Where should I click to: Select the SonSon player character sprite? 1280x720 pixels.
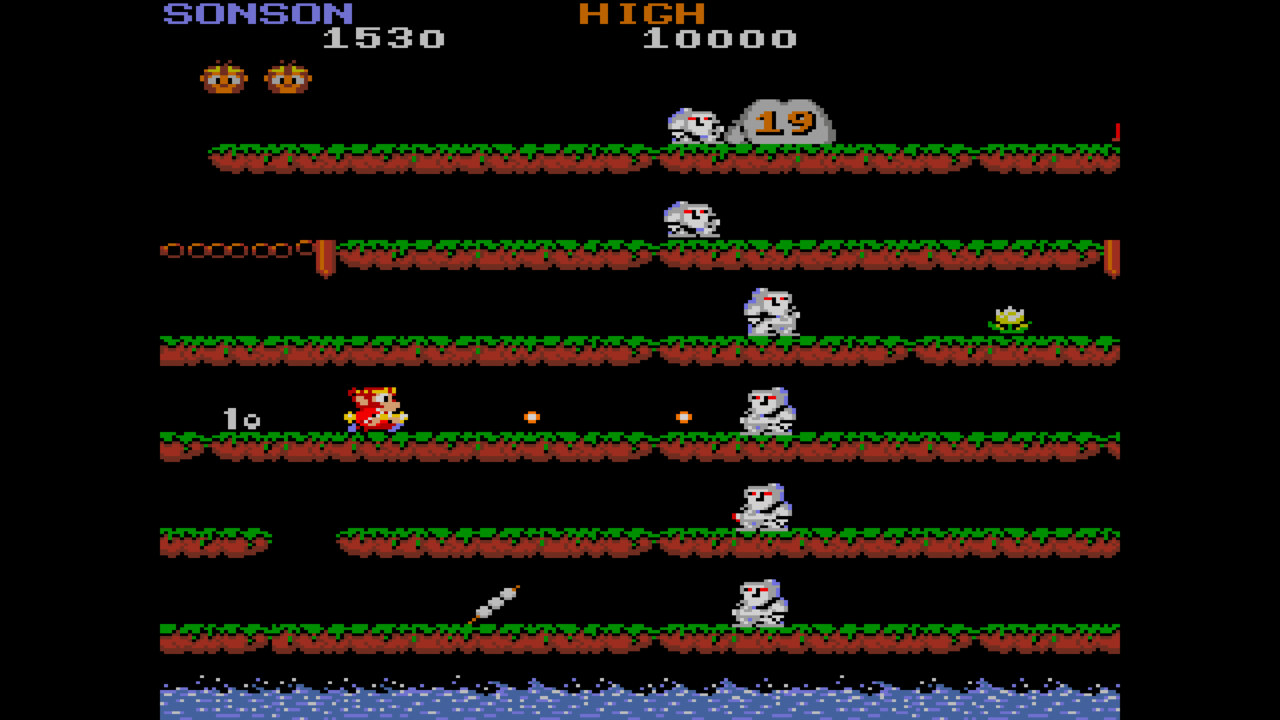375,408
